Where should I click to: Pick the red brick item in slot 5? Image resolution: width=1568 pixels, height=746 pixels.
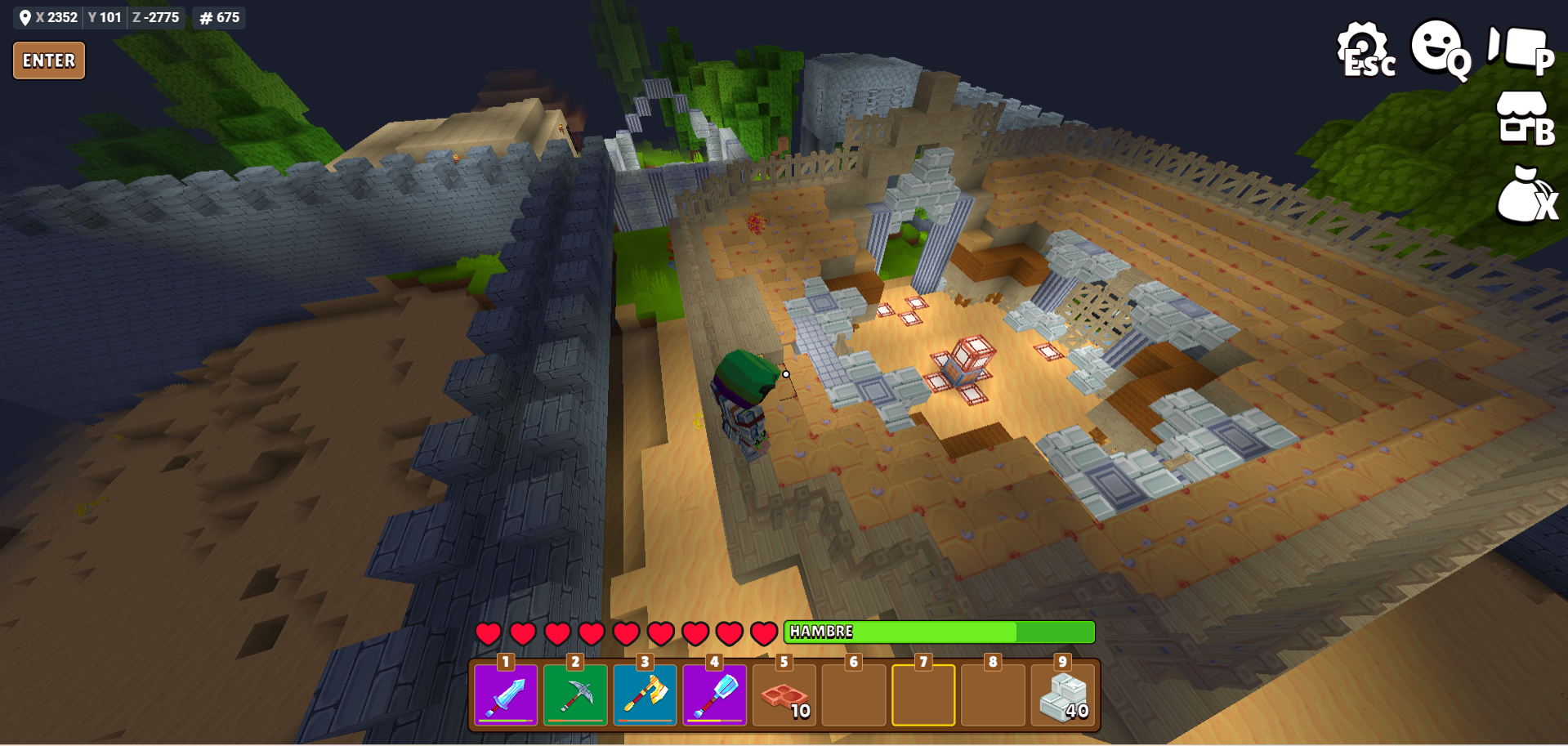[784, 695]
